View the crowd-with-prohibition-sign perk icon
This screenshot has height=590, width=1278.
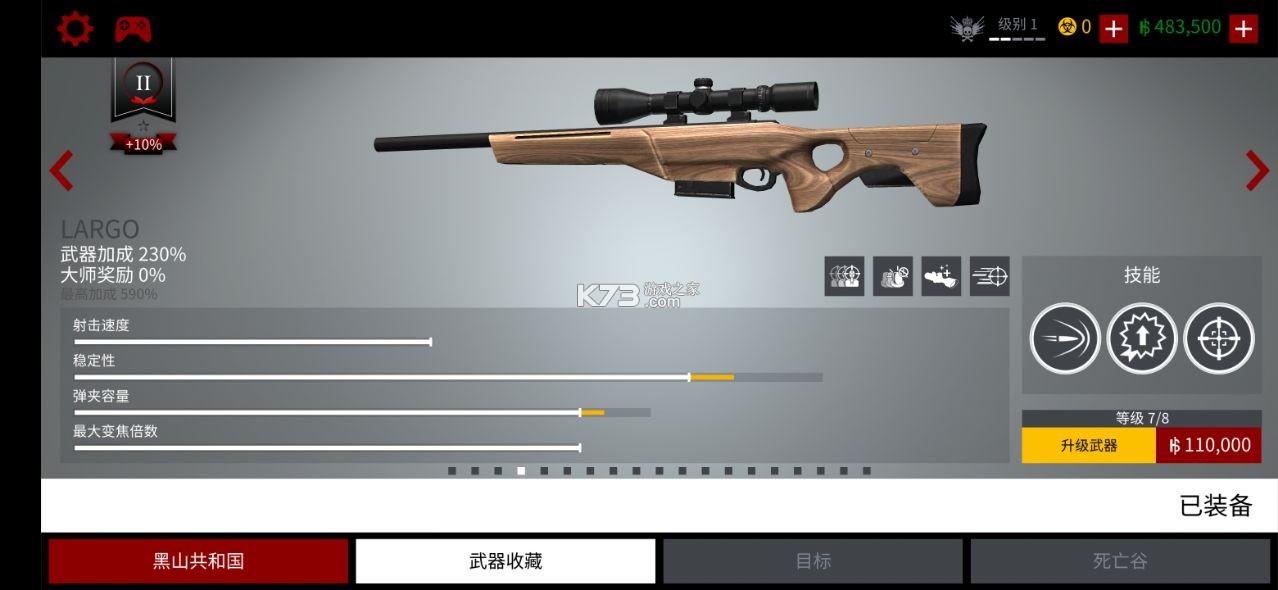pos(892,276)
